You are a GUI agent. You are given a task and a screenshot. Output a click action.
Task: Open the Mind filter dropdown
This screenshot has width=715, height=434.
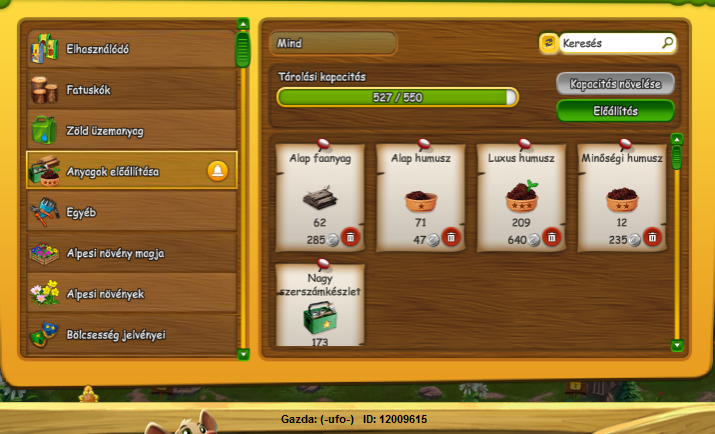click(333, 43)
